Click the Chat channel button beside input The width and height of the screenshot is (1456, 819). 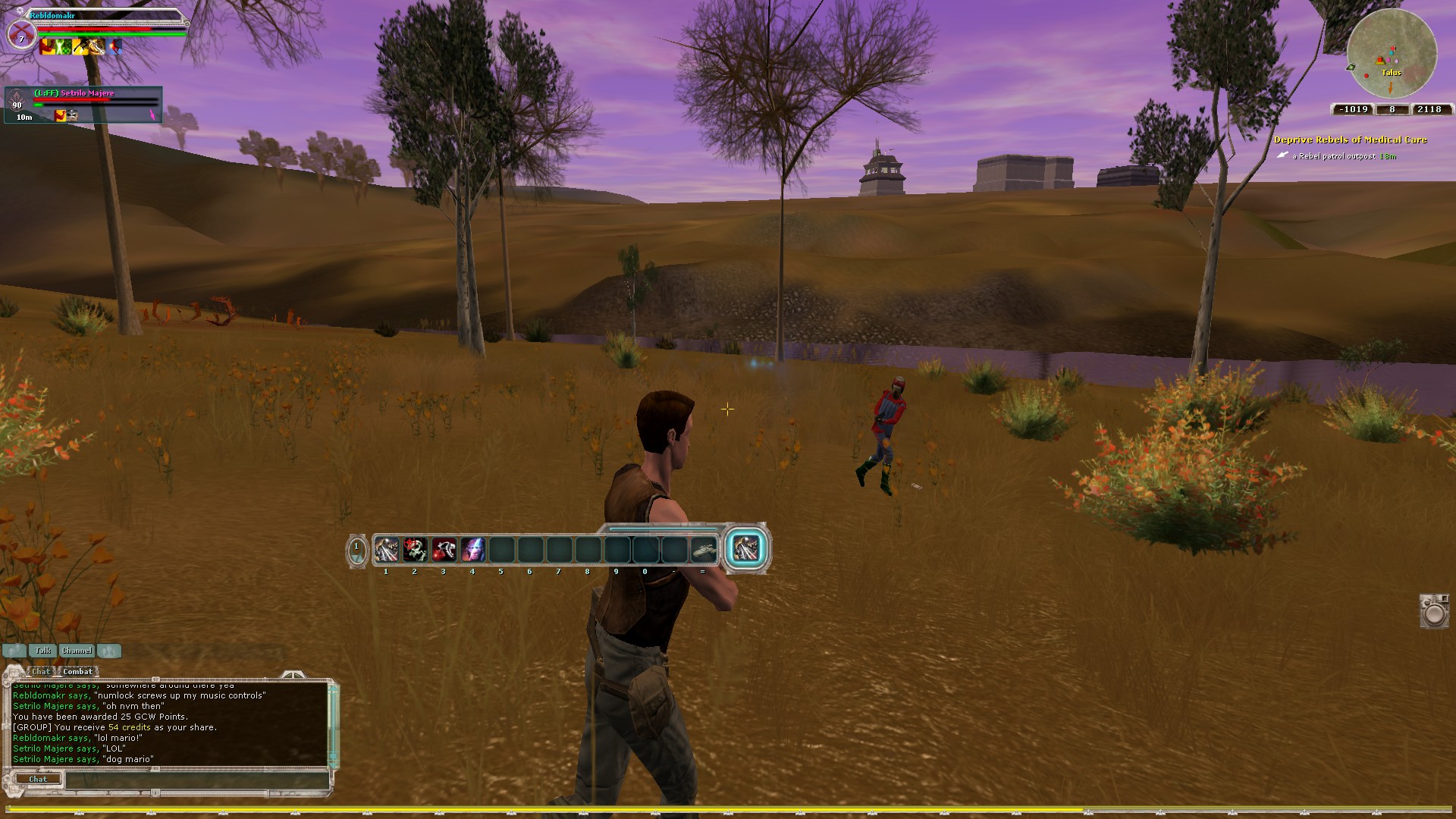[x=38, y=779]
